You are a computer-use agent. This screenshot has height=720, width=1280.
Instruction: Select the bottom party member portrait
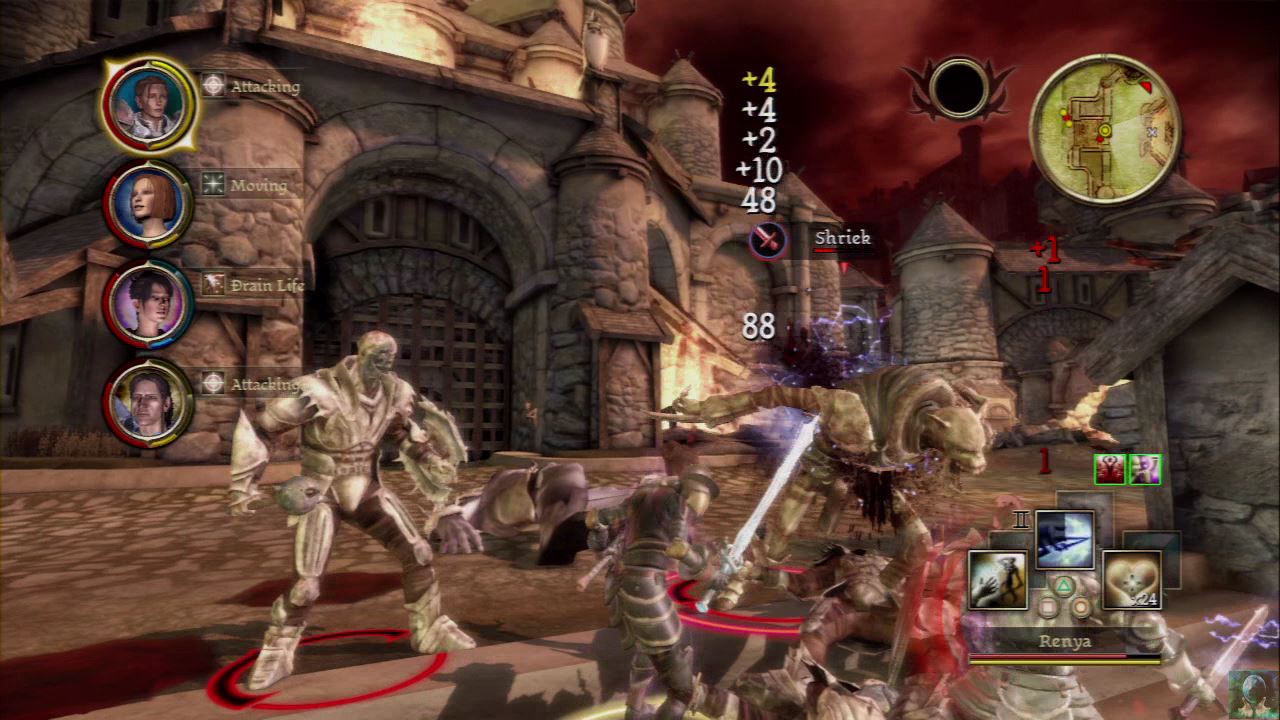coord(148,402)
